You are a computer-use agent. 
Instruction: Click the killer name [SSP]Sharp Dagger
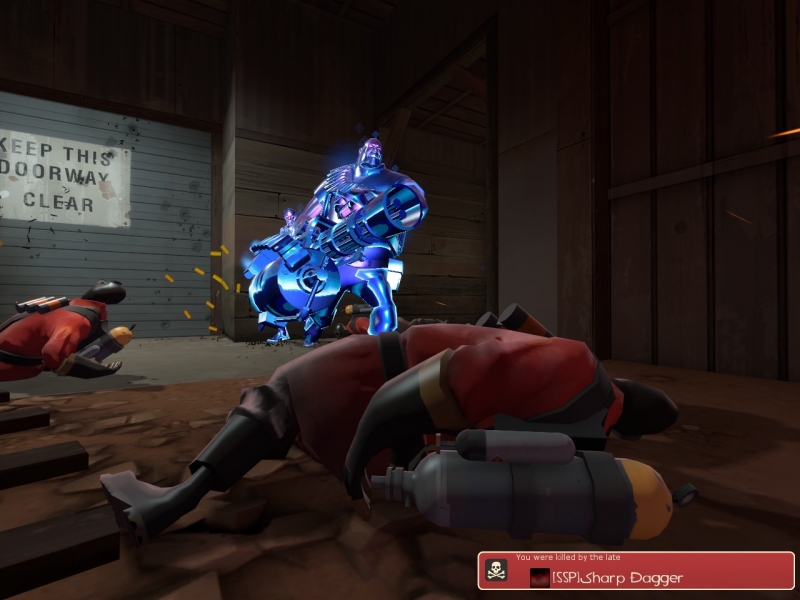pos(619,577)
